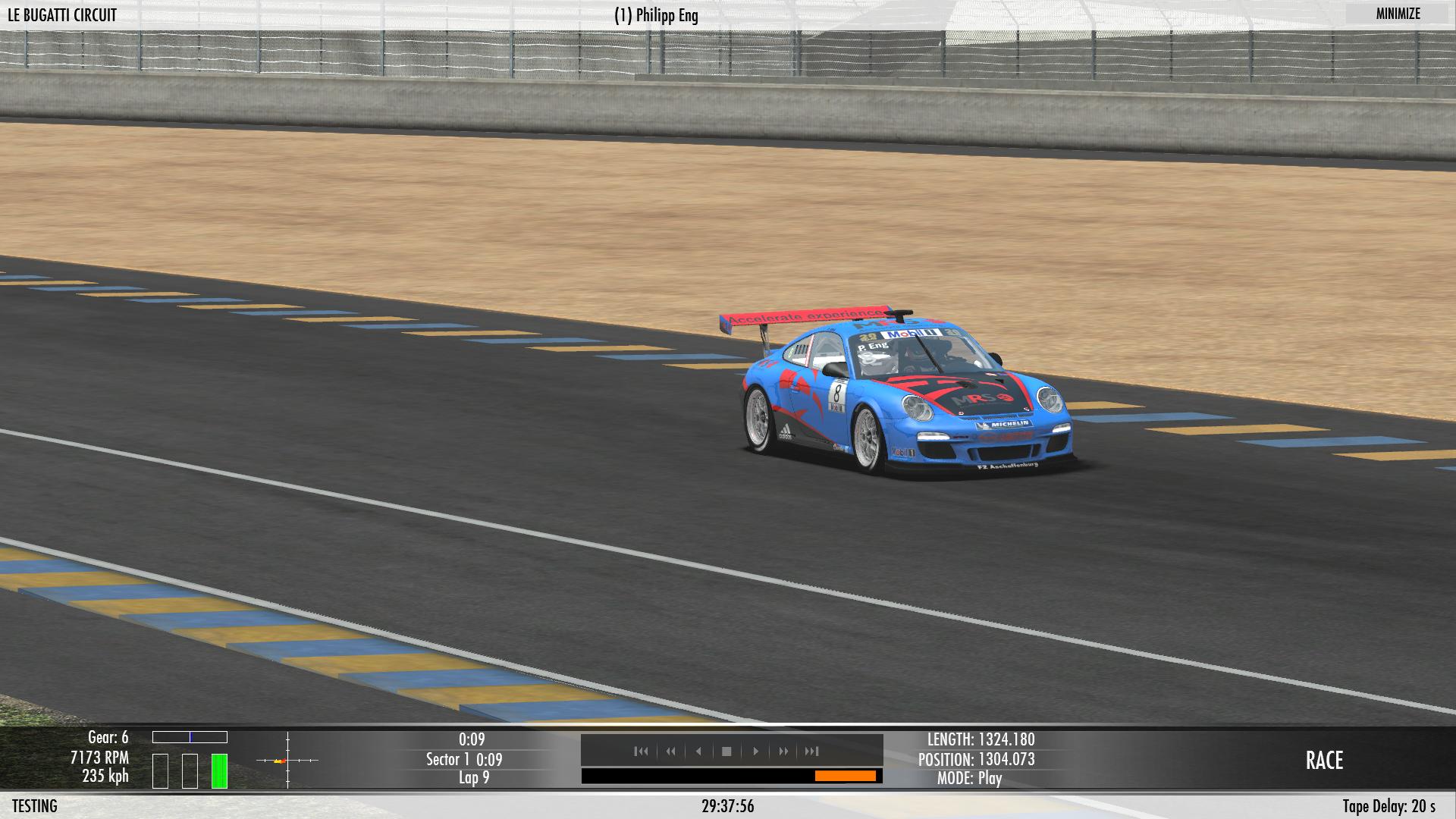This screenshot has height=819, width=1456.
Task: Skip to the end of the replay
Action: [812, 752]
